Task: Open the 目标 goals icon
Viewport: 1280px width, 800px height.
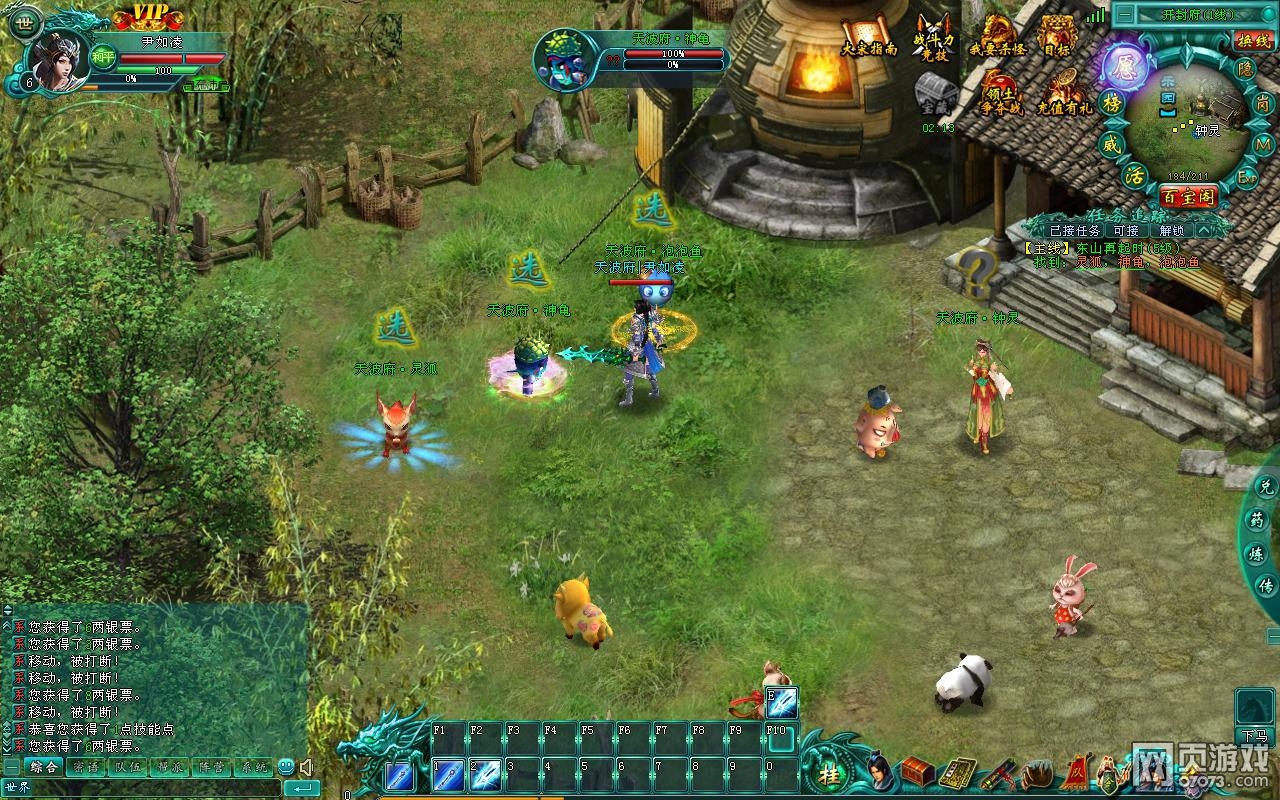Action: click(1056, 39)
